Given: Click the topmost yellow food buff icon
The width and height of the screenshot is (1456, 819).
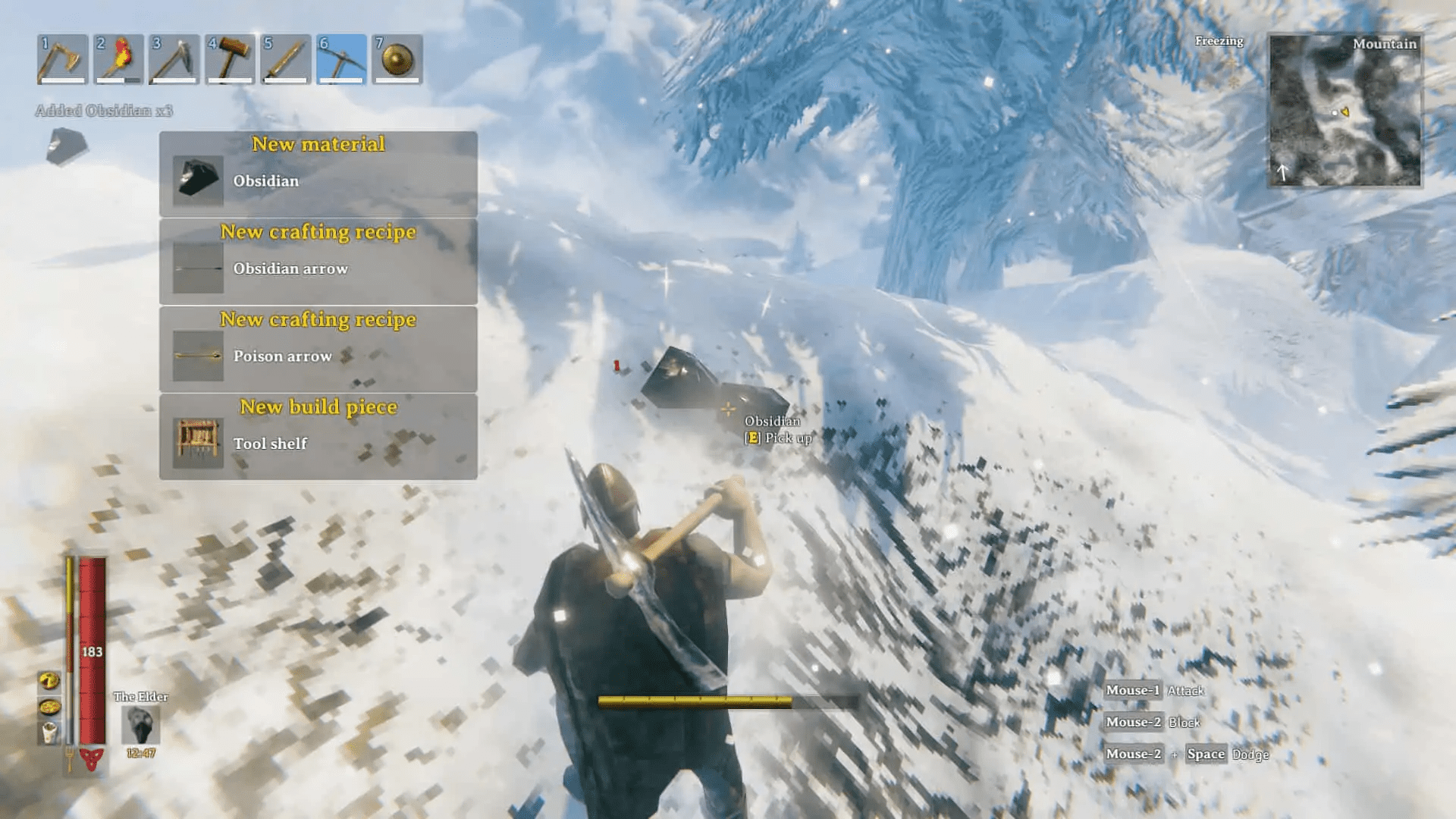Looking at the screenshot, I should 48,680.
